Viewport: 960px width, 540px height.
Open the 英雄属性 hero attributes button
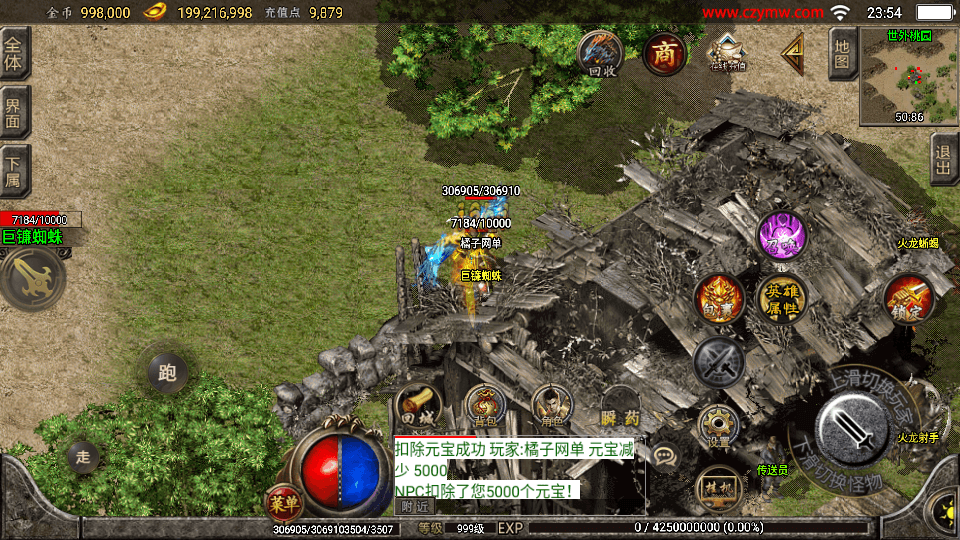782,298
